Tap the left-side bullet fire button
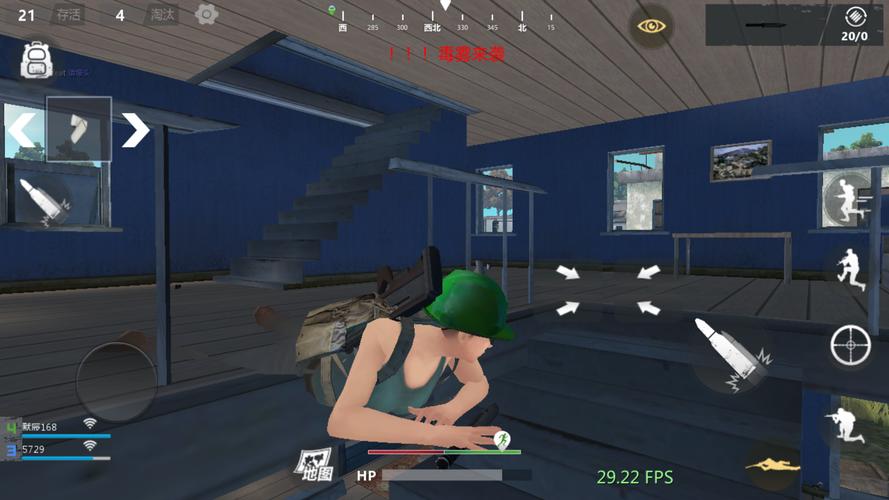This screenshot has height=500, width=889. click(x=42, y=199)
